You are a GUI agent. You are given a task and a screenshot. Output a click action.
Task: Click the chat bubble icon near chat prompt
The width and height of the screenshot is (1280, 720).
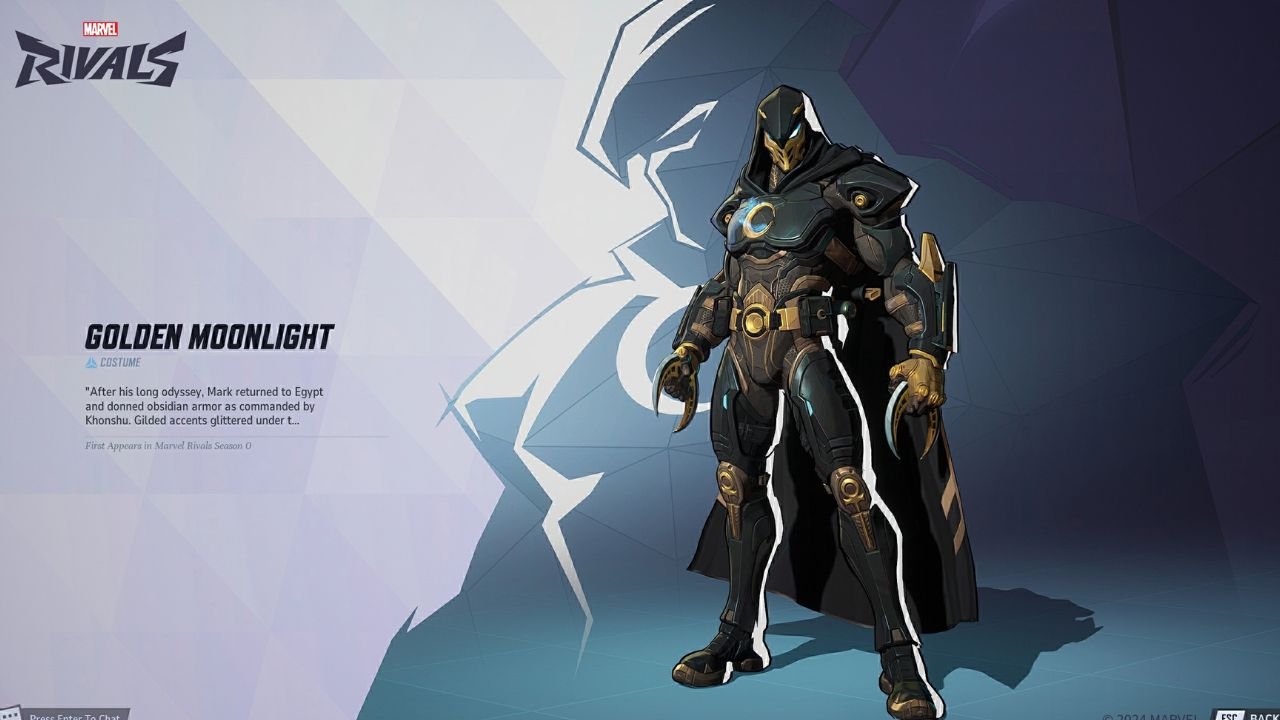[10, 714]
